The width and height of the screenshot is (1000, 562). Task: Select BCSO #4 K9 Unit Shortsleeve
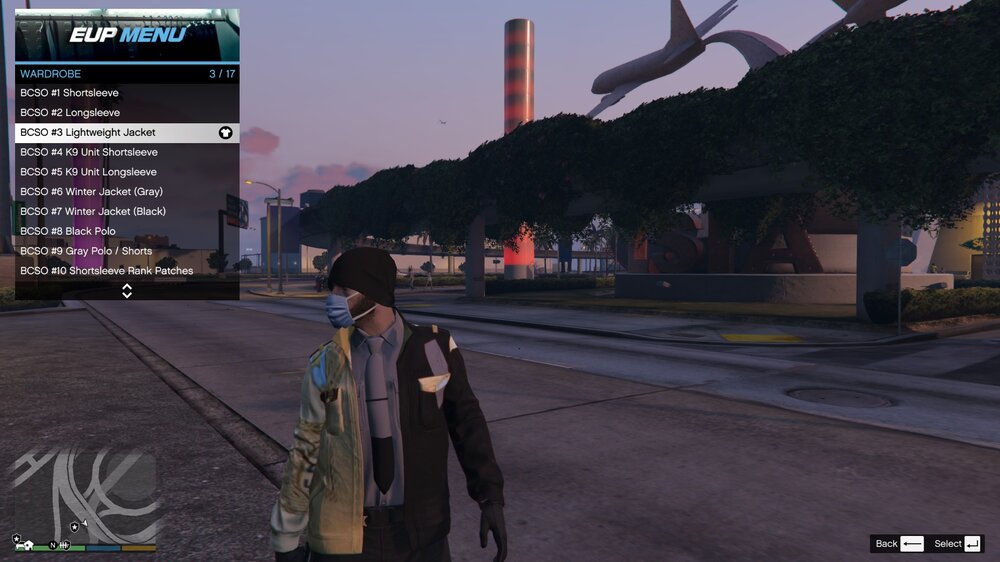127,152
